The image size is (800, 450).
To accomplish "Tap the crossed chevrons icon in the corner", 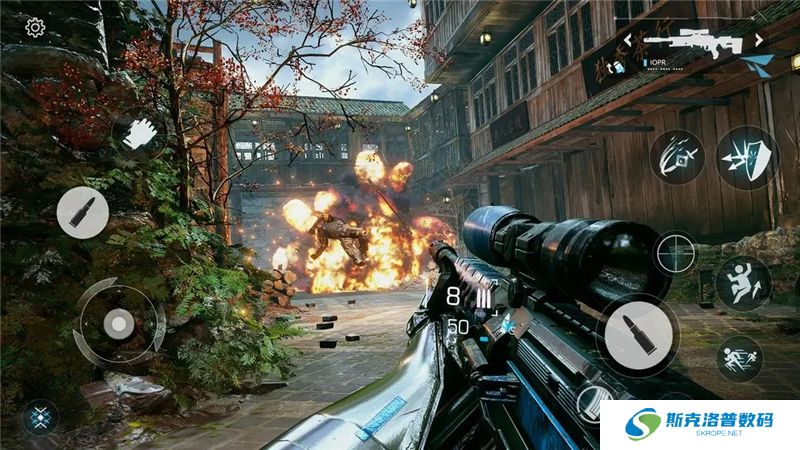I will click(40, 416).
